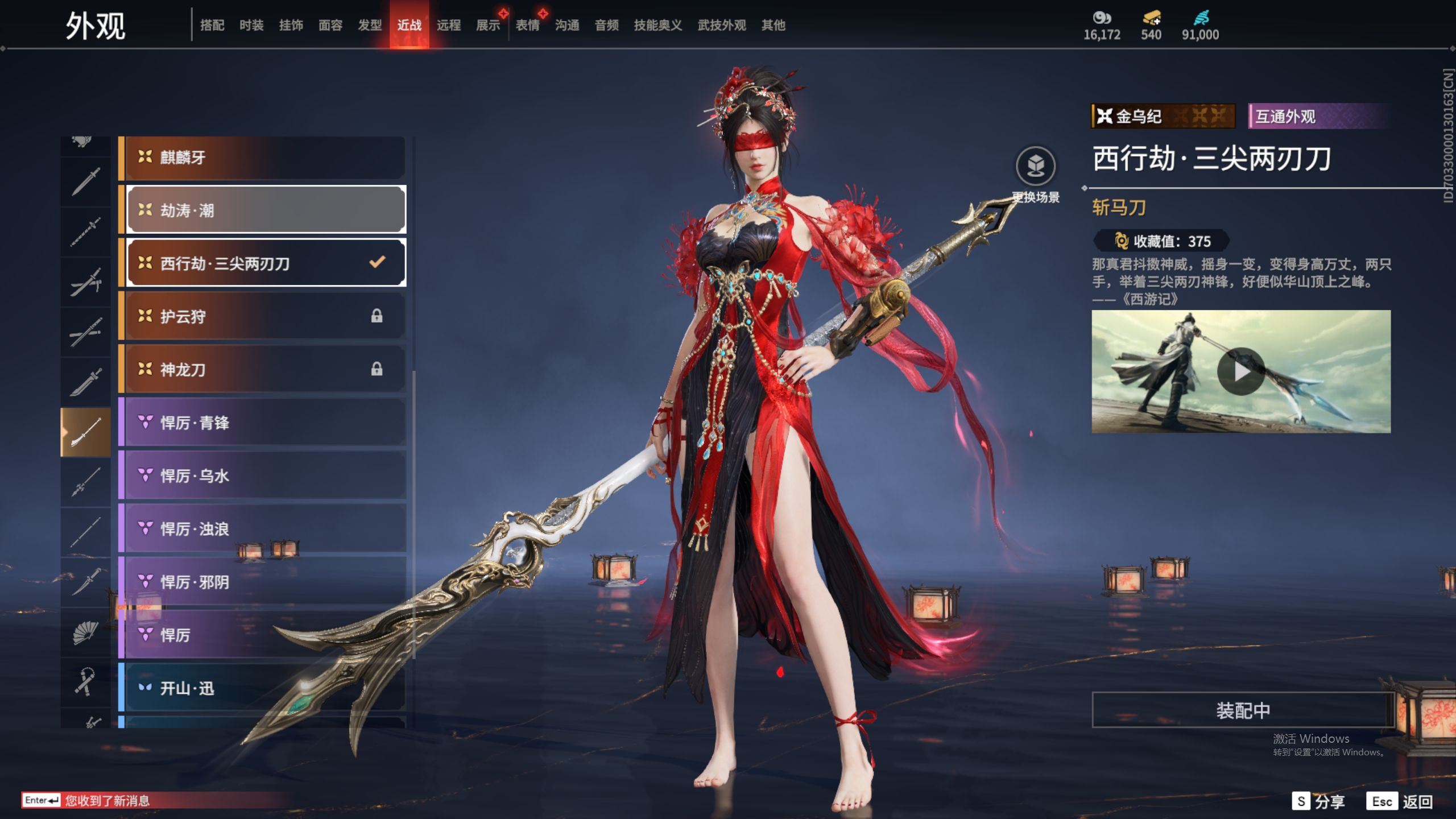Show the 其他 tab

773,25
